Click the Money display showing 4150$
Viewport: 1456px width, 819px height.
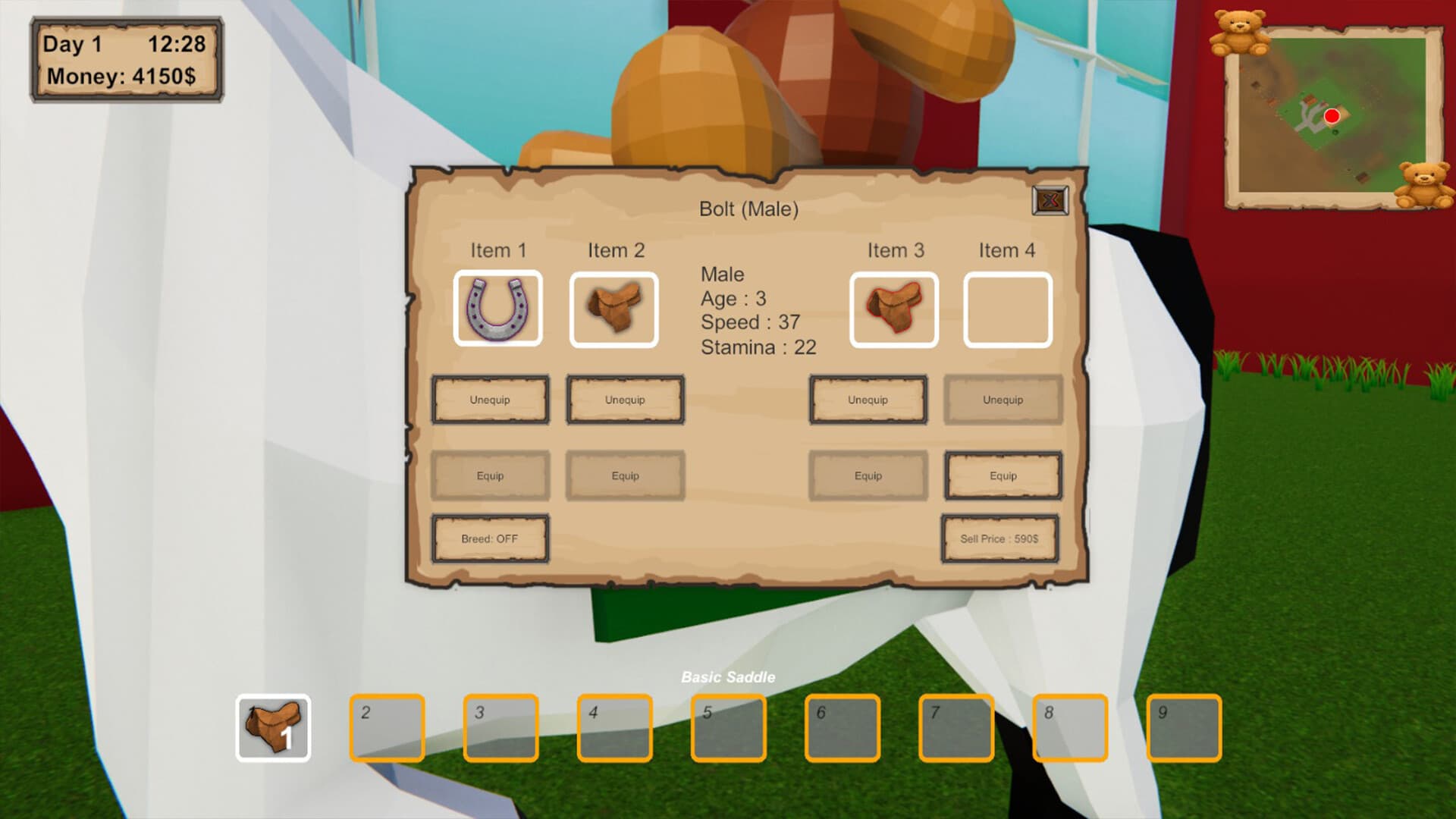[x=126, y=74]
